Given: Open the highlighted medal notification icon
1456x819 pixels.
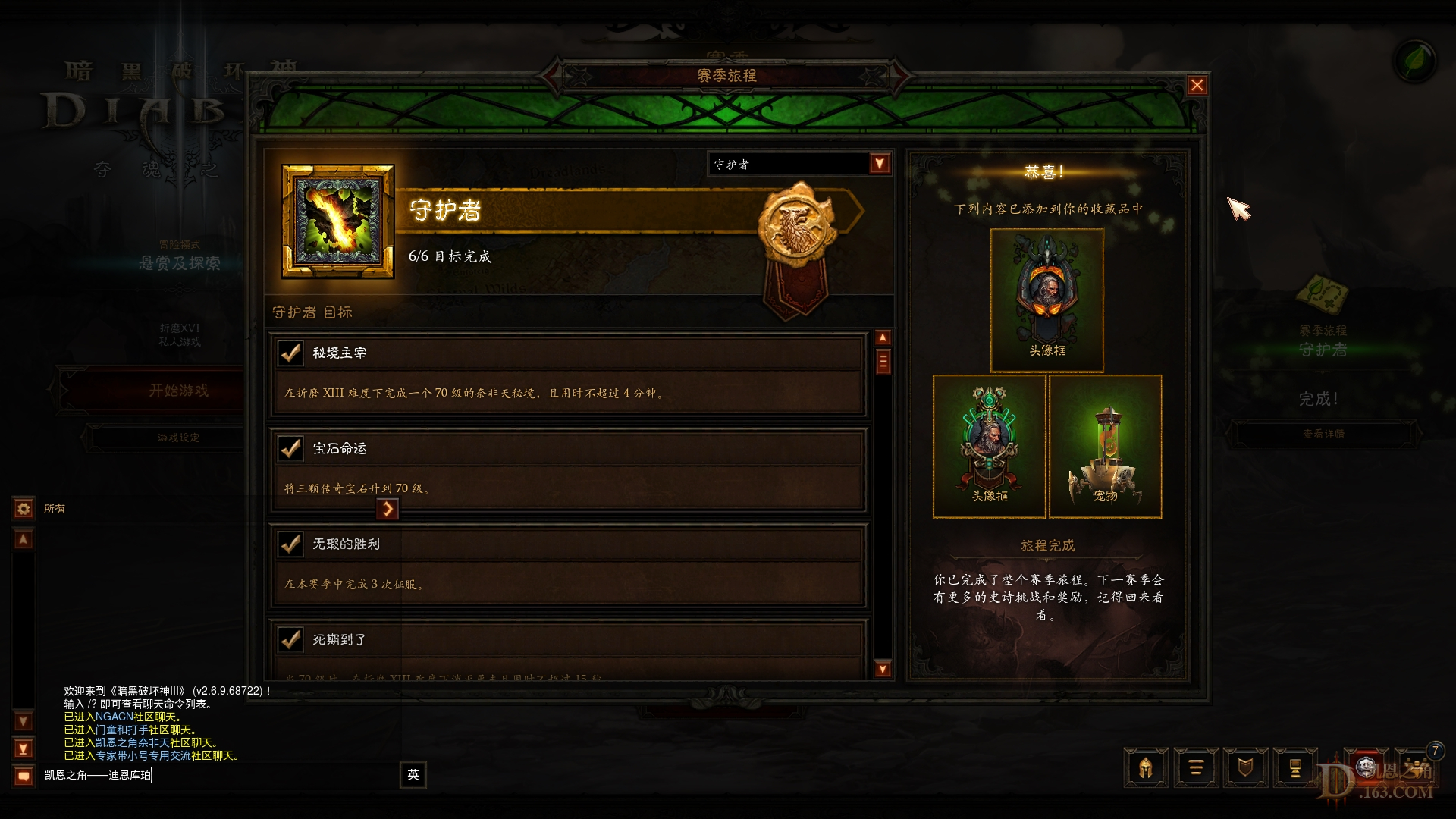Looking at the screenshot, I should [1367, 767].
